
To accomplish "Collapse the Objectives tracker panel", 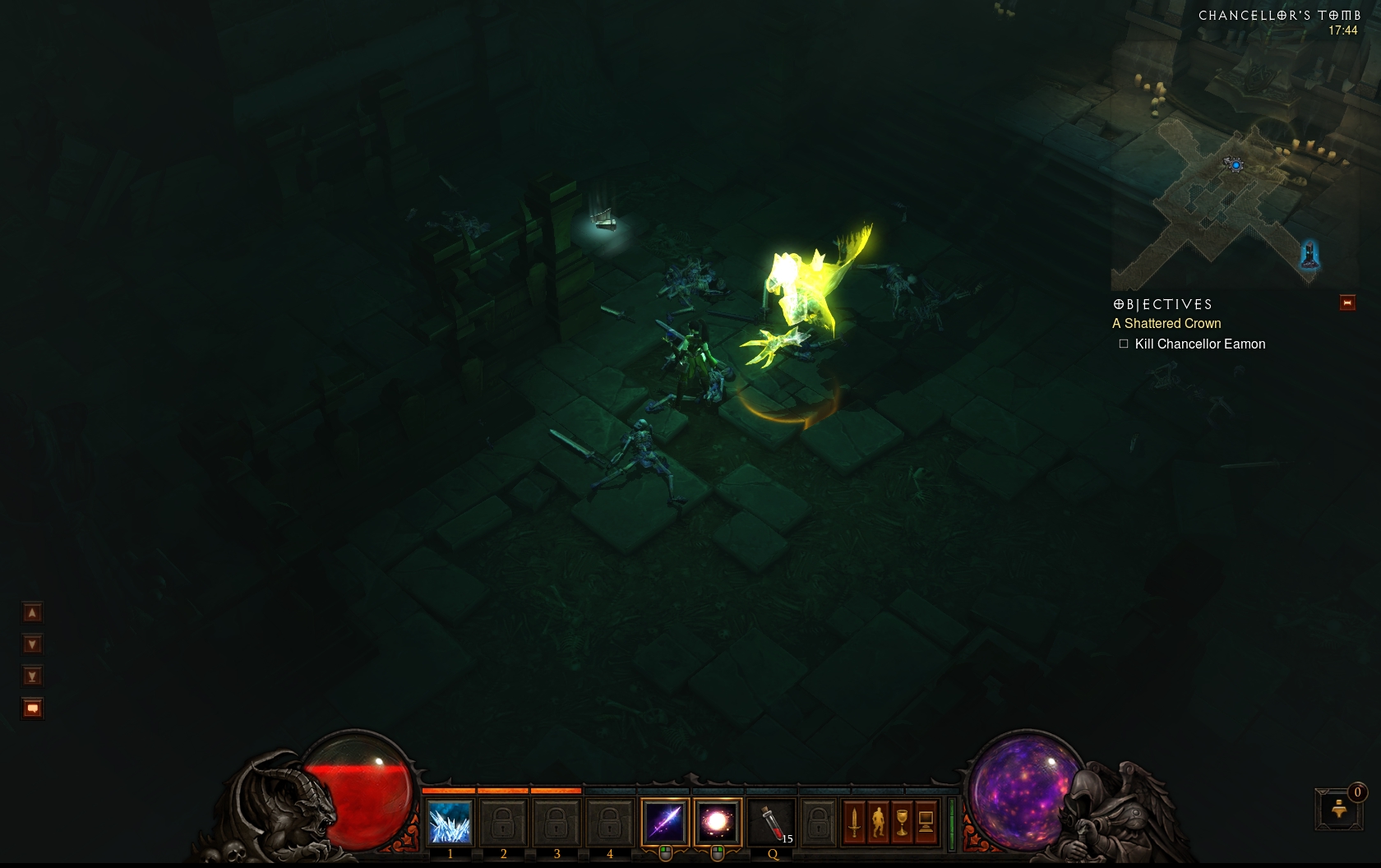I will 1347,303.
